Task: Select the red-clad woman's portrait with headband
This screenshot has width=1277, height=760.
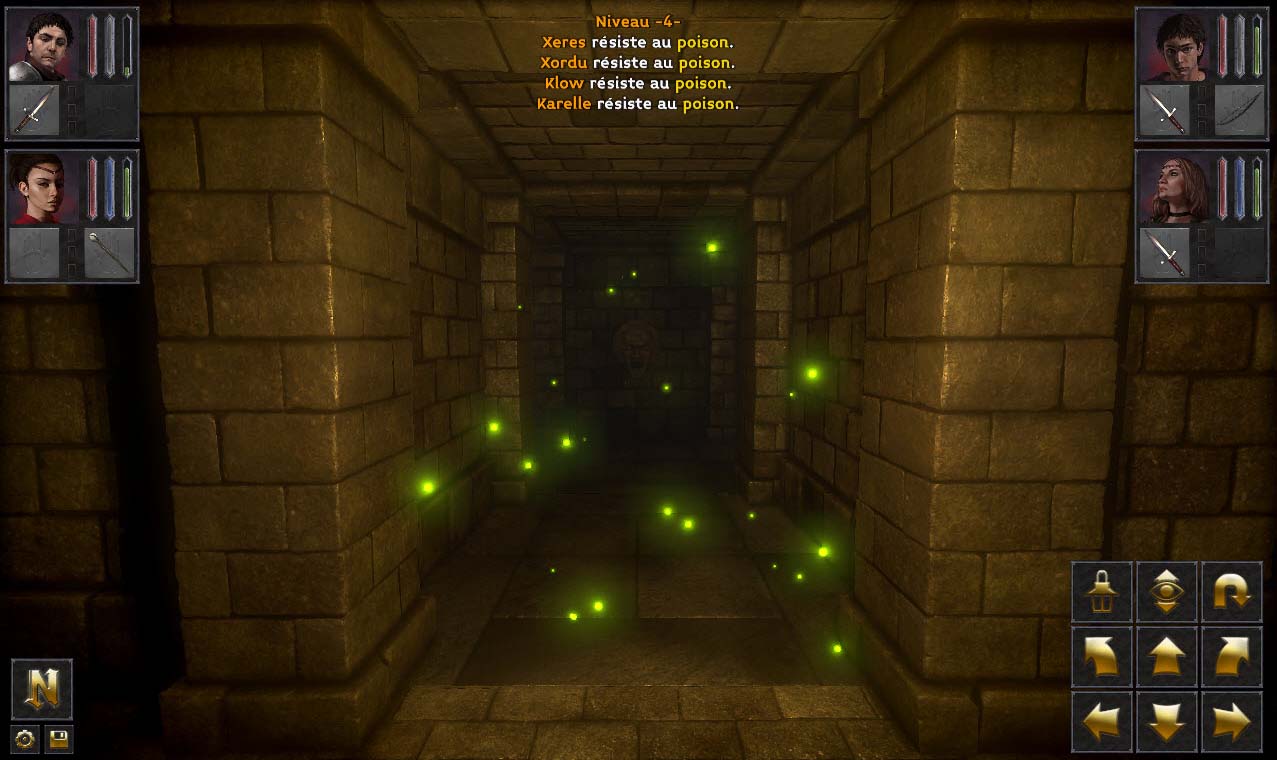Action: [41, 188]
